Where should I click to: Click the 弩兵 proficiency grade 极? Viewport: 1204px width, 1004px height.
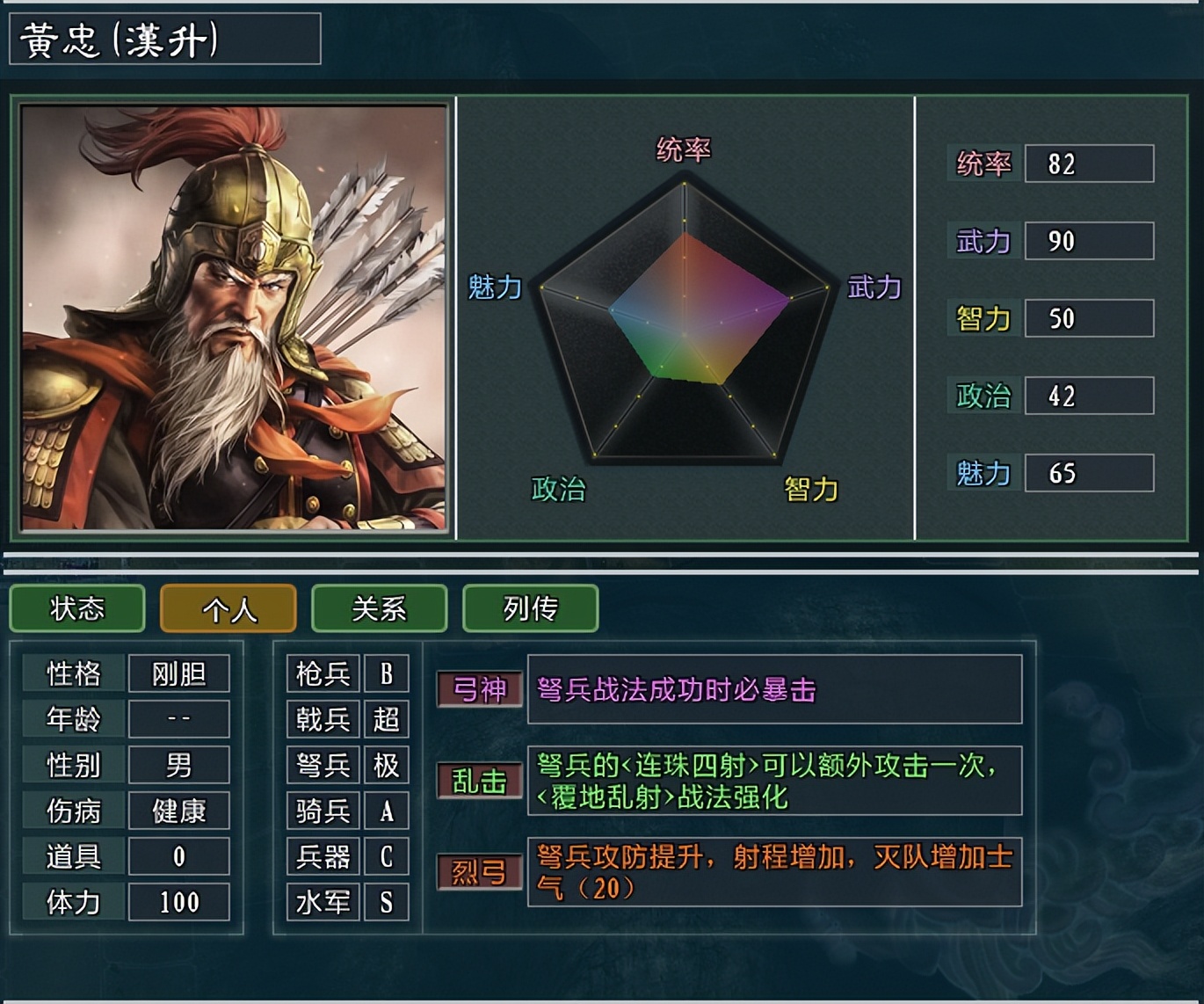(x=387, y=766)
